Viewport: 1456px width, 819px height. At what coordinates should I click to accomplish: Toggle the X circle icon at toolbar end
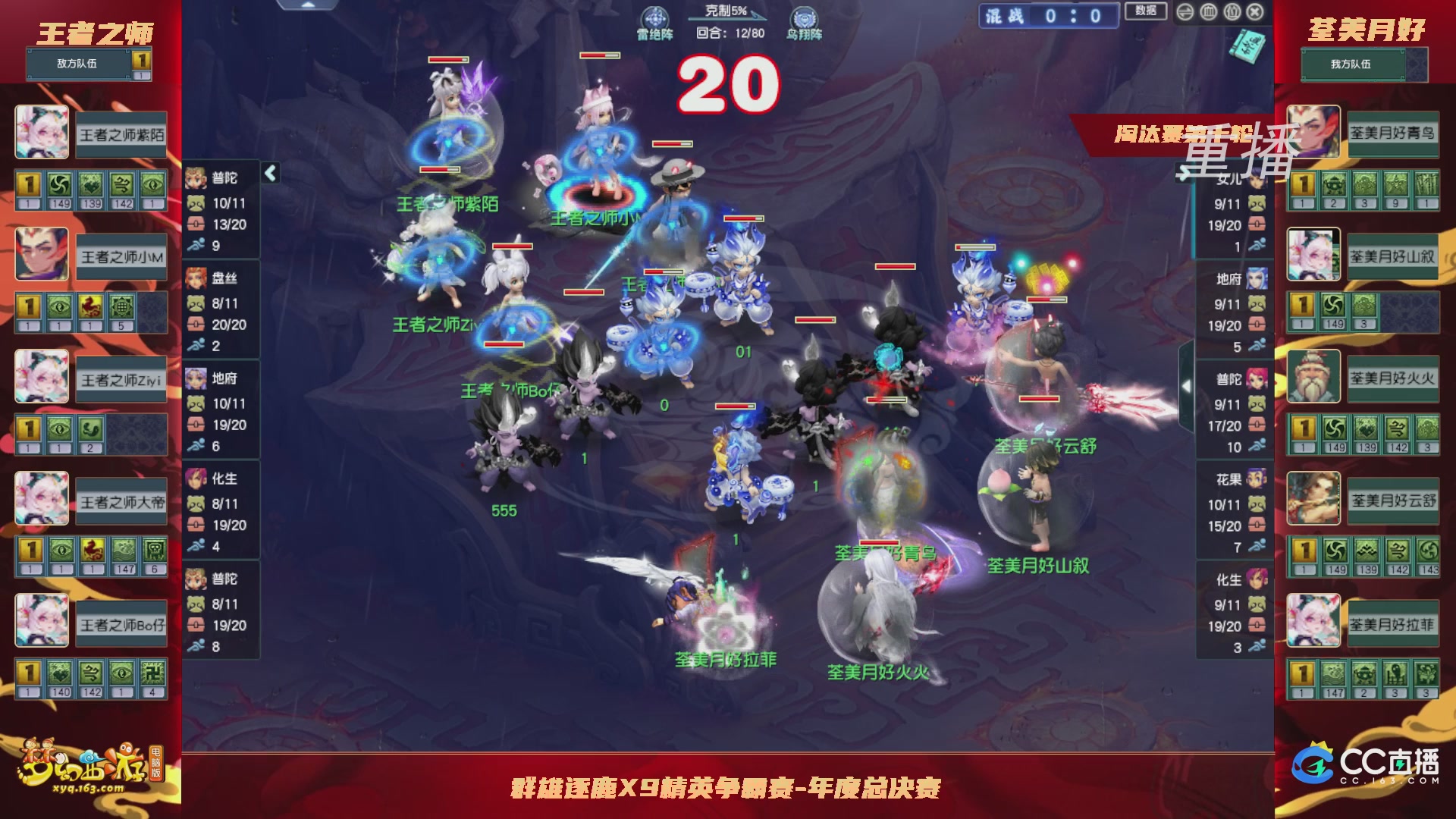[x=1254, y=11]
